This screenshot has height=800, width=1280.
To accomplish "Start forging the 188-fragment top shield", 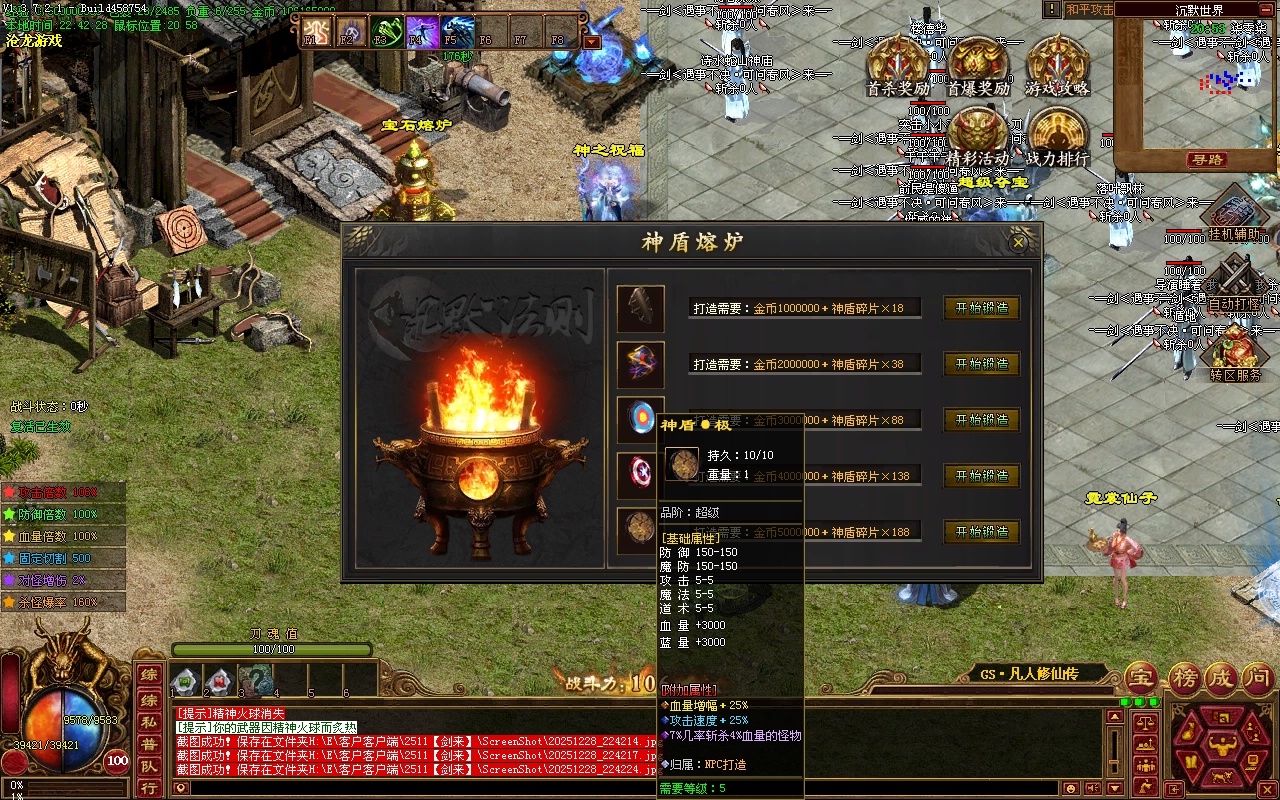I will tap(981, 532).
